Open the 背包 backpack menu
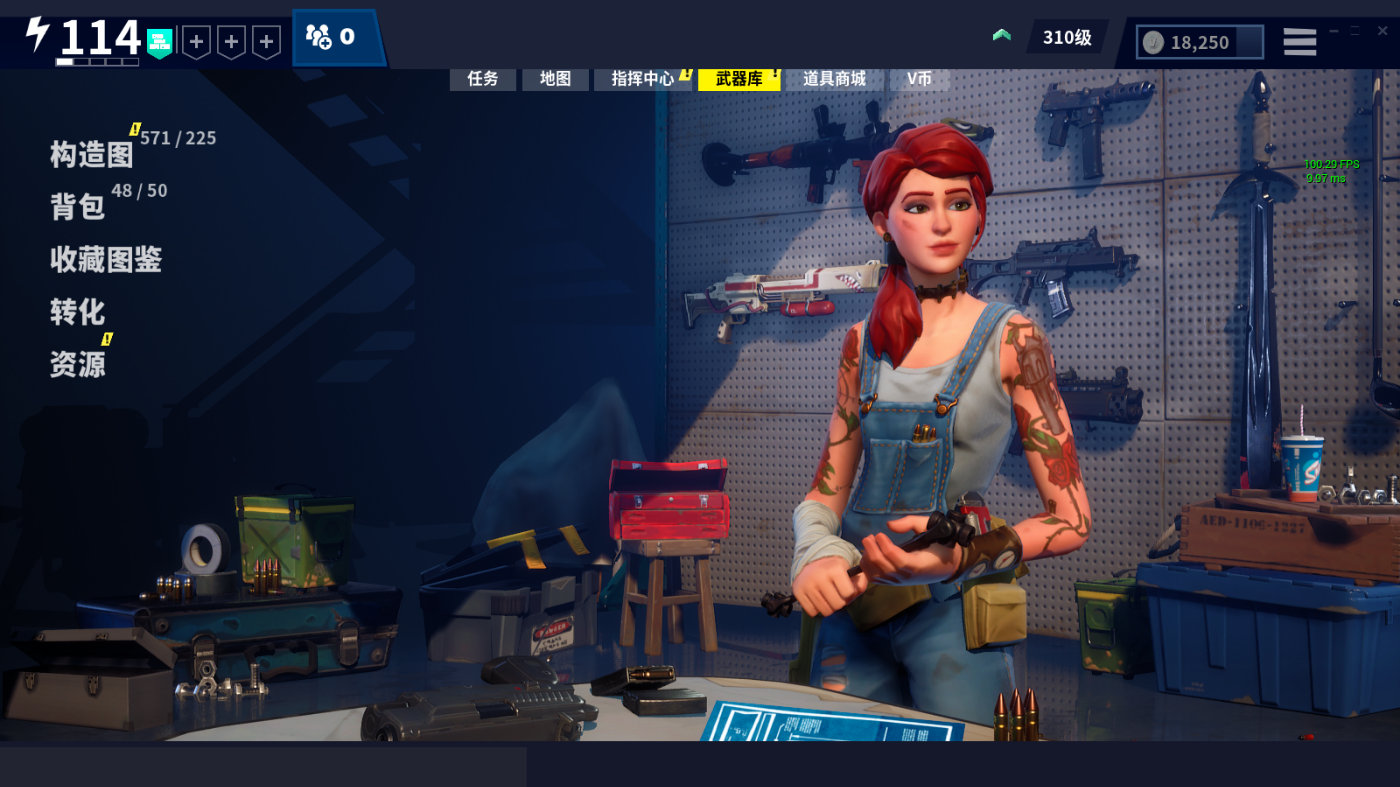The width and height of the screenshot is (1400, 787). point(78,206)
